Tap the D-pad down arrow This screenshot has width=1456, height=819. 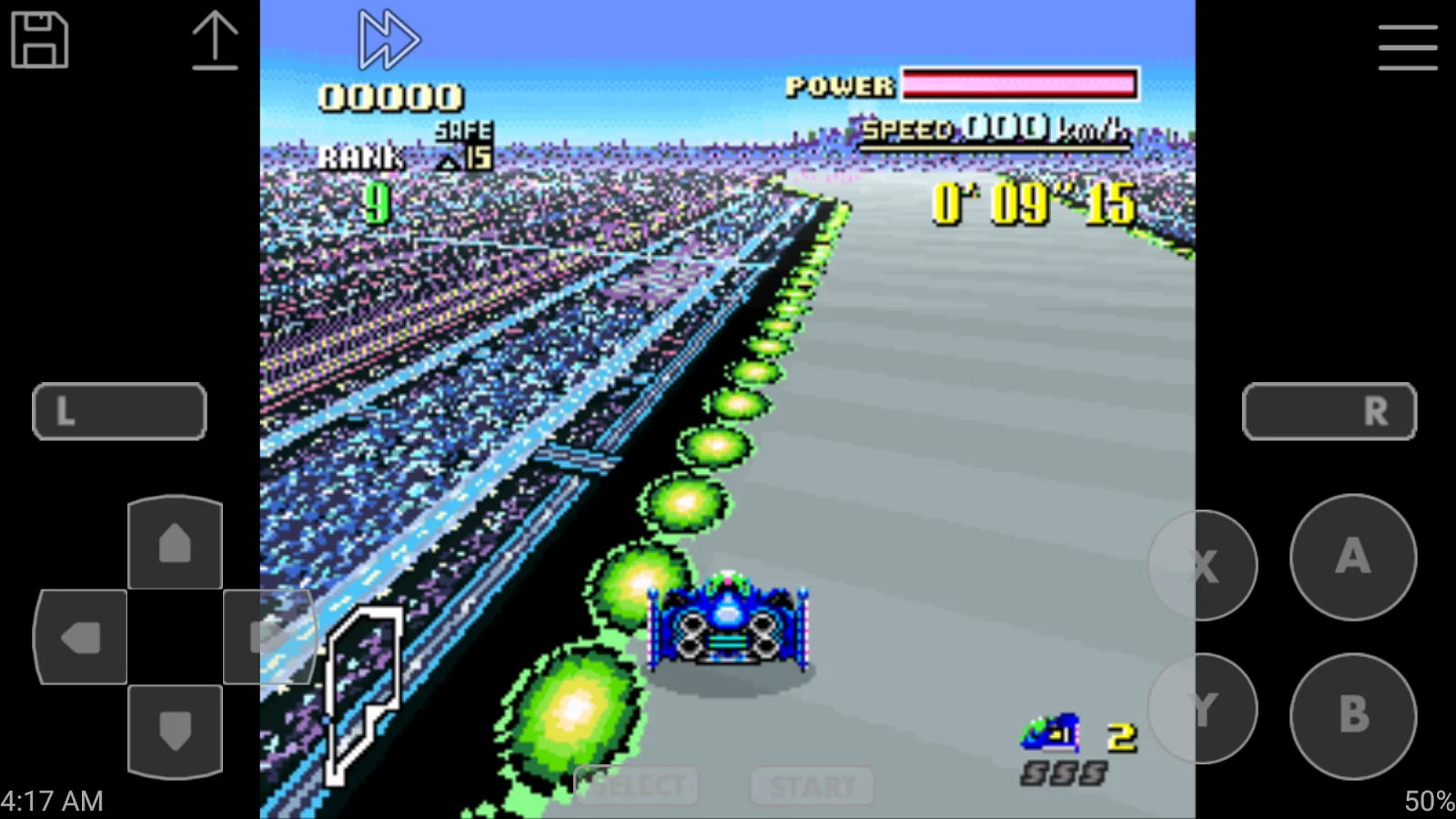tap(175, 731)
